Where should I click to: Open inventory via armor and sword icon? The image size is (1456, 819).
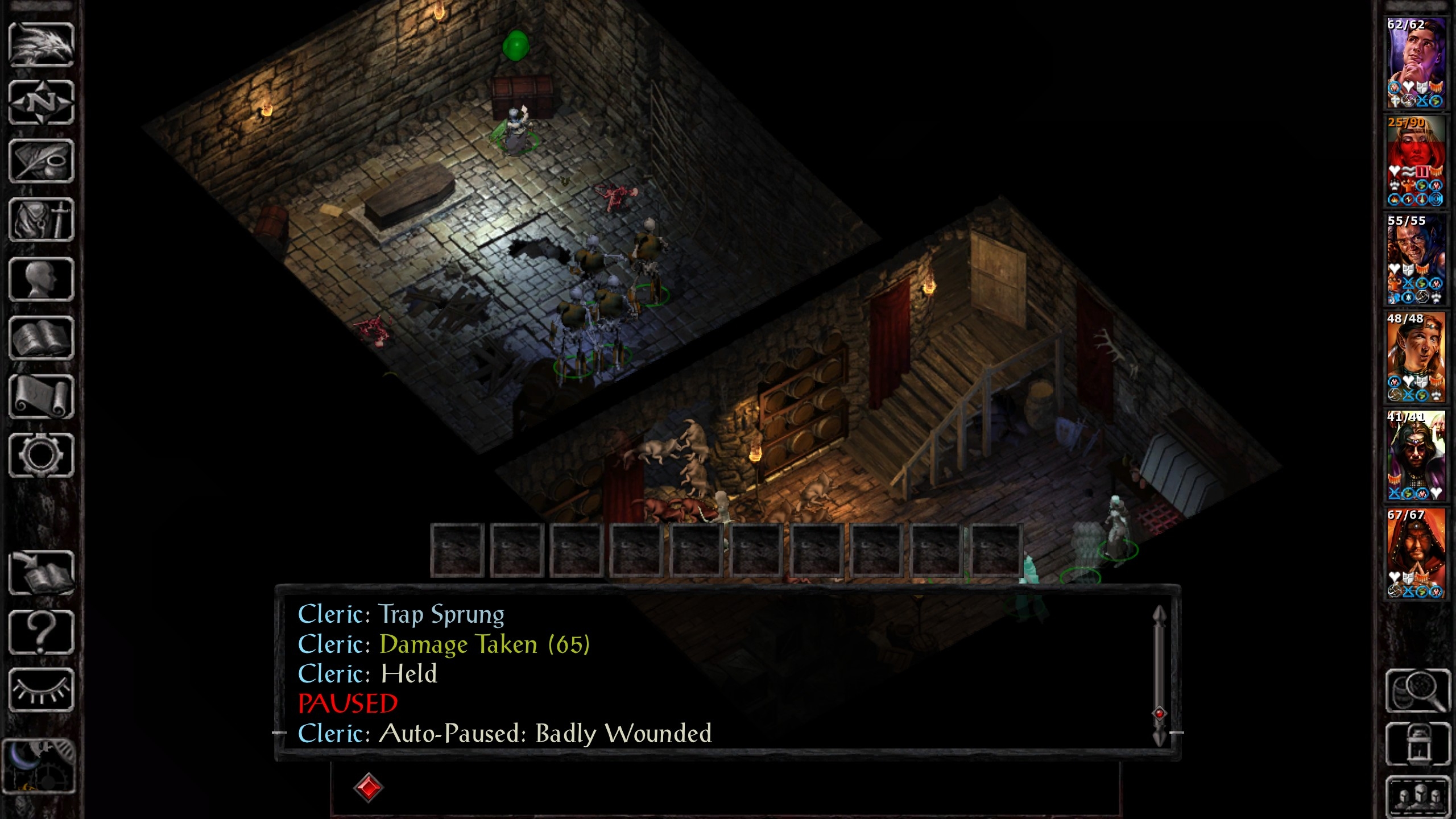[x=41, y=220]
